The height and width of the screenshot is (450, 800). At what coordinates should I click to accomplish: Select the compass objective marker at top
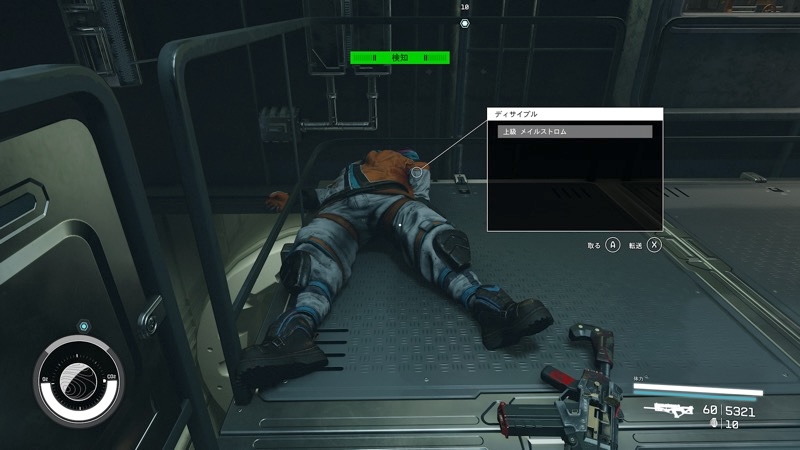pyautogui.click(x=465, y=23)
